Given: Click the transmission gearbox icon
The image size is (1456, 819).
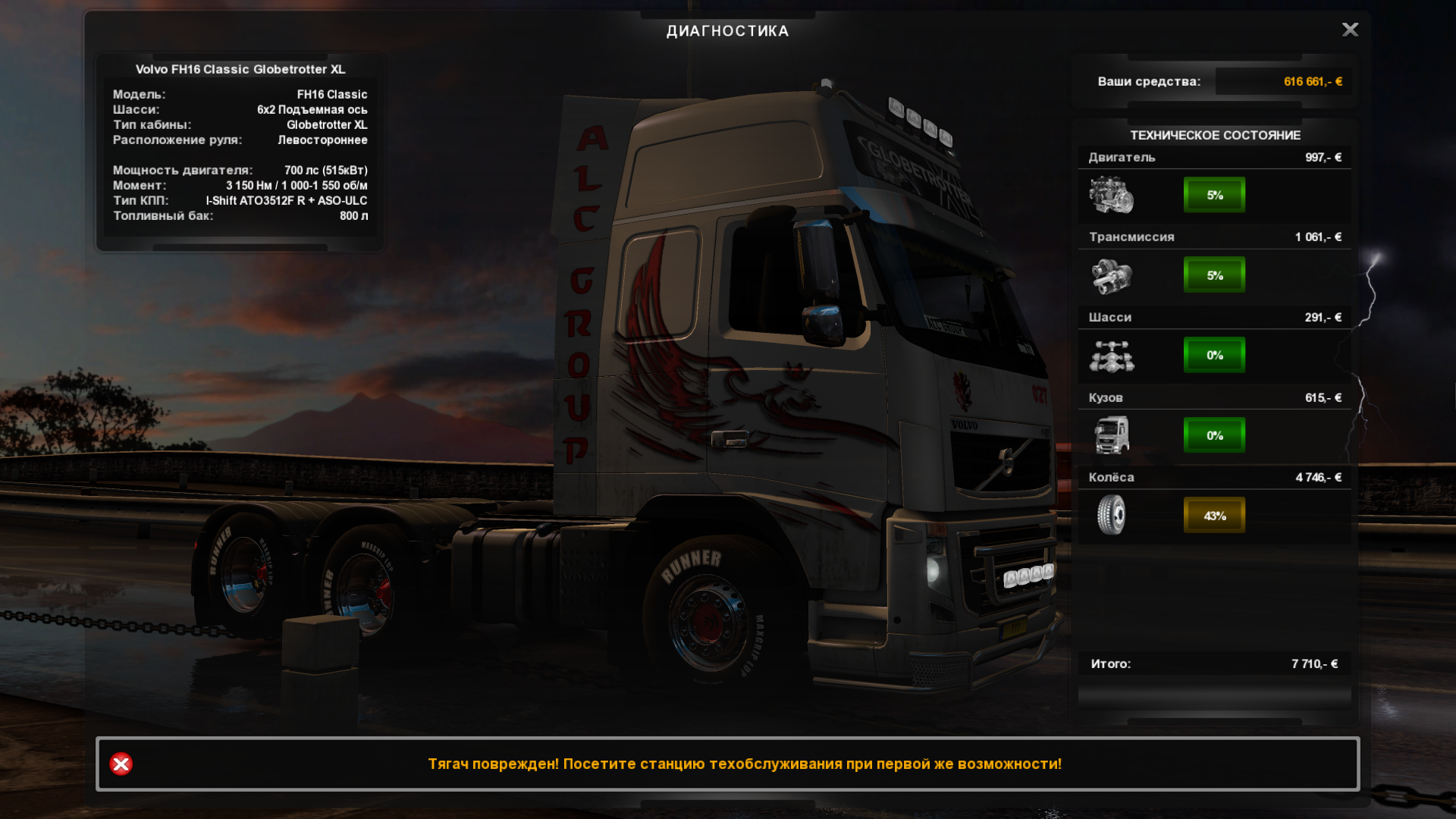Looking at the screenshot, I should pos(1111,275).
